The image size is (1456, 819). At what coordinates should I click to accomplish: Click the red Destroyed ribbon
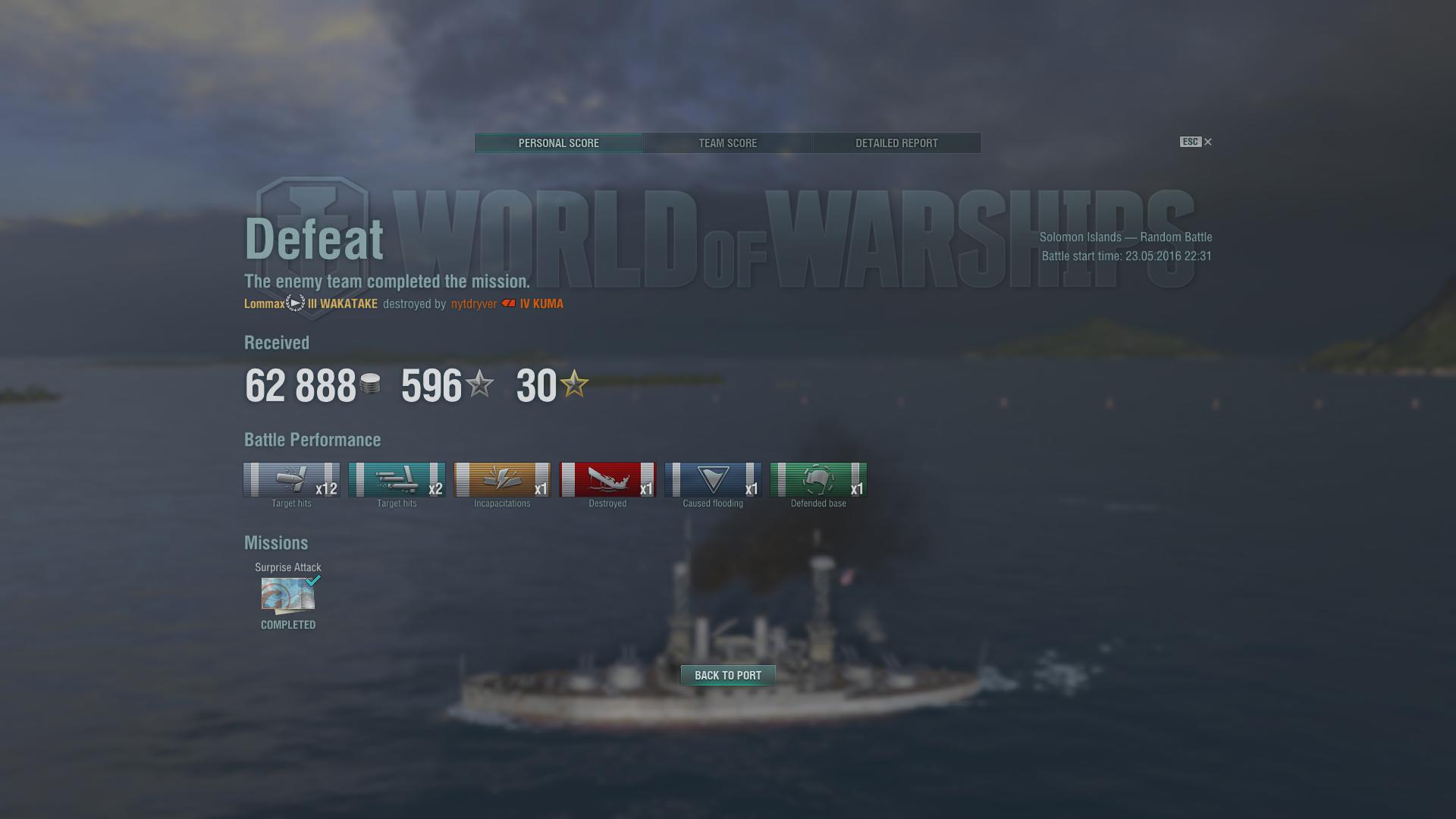(607, 480)
